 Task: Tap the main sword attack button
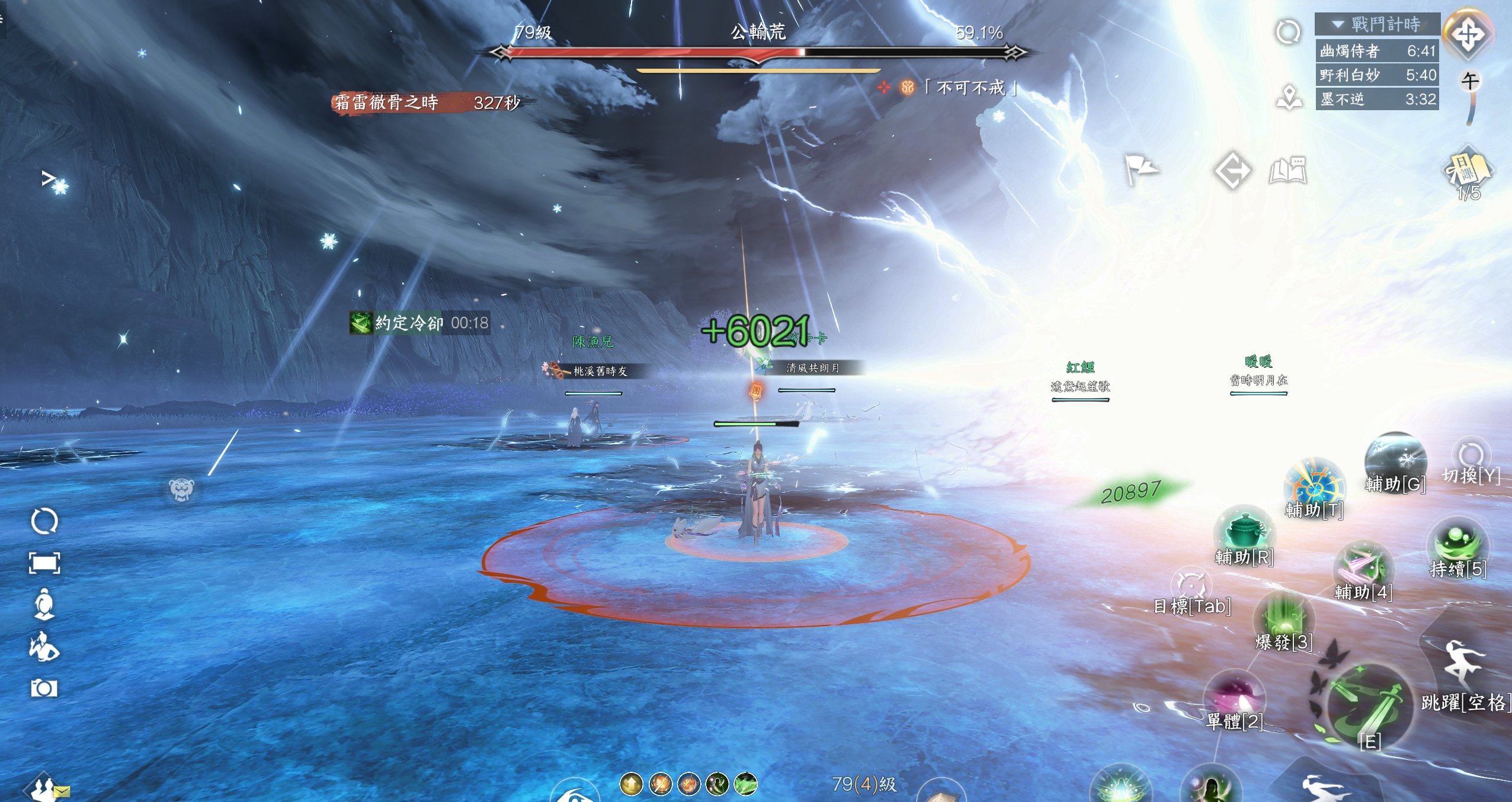click(x=1366, y=706)
